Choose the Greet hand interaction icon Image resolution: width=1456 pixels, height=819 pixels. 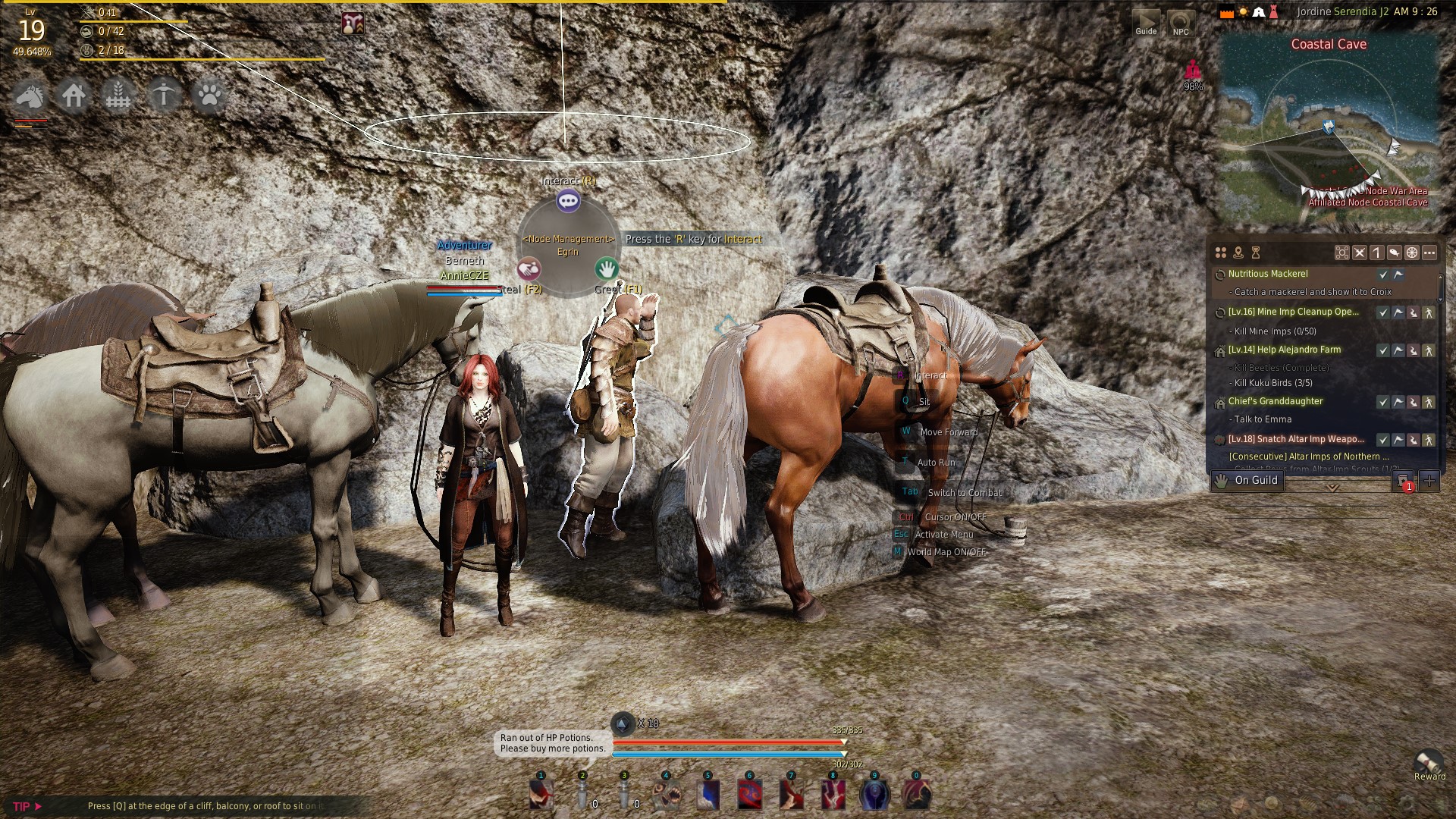tap(606, 268)
